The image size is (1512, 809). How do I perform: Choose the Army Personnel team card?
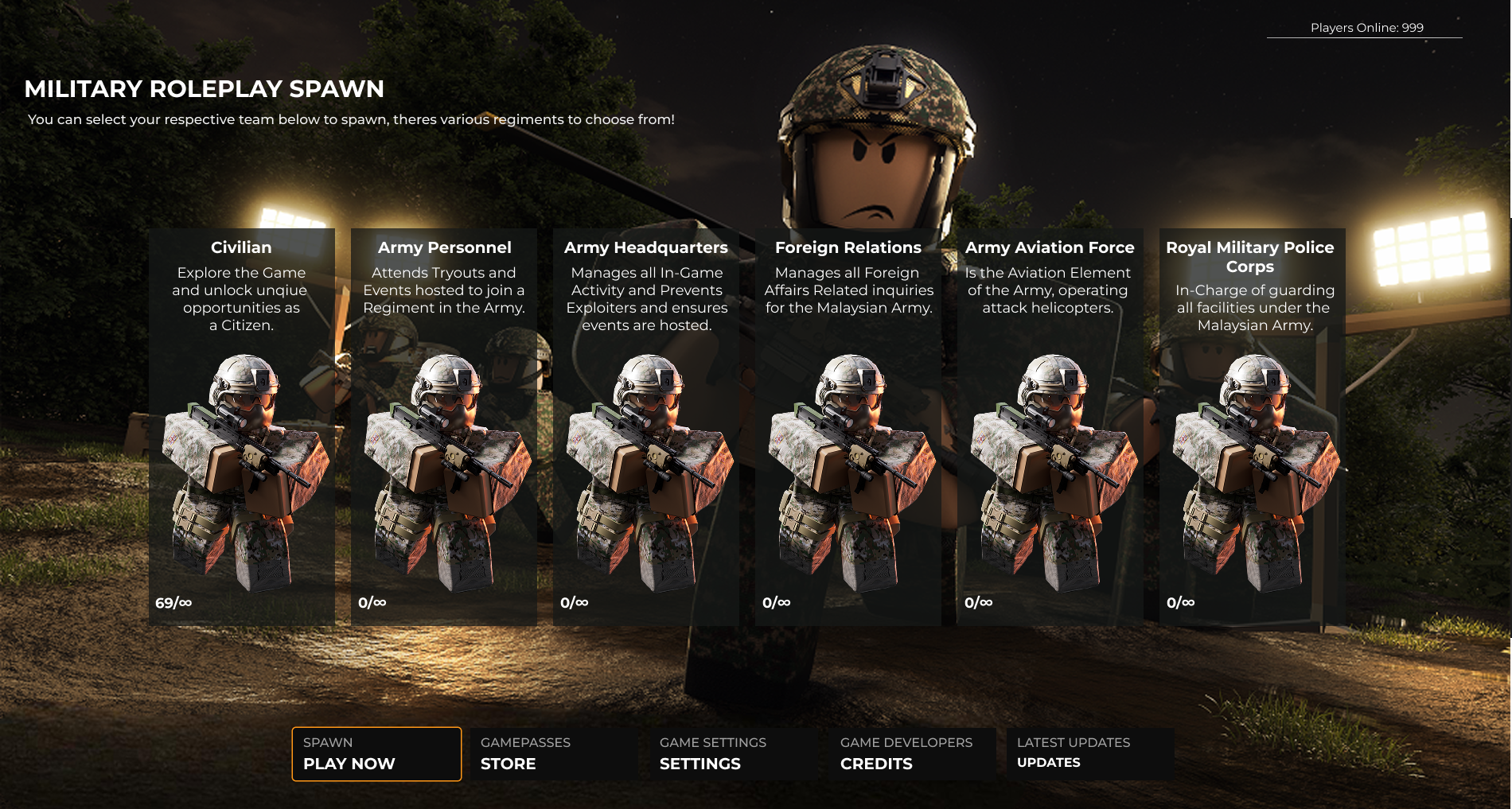coord(444,426)
